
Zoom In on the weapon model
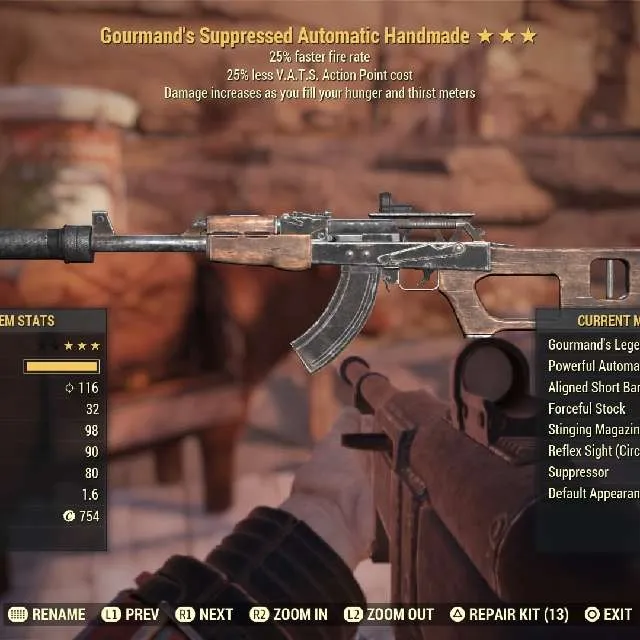[x=289, y=614]
